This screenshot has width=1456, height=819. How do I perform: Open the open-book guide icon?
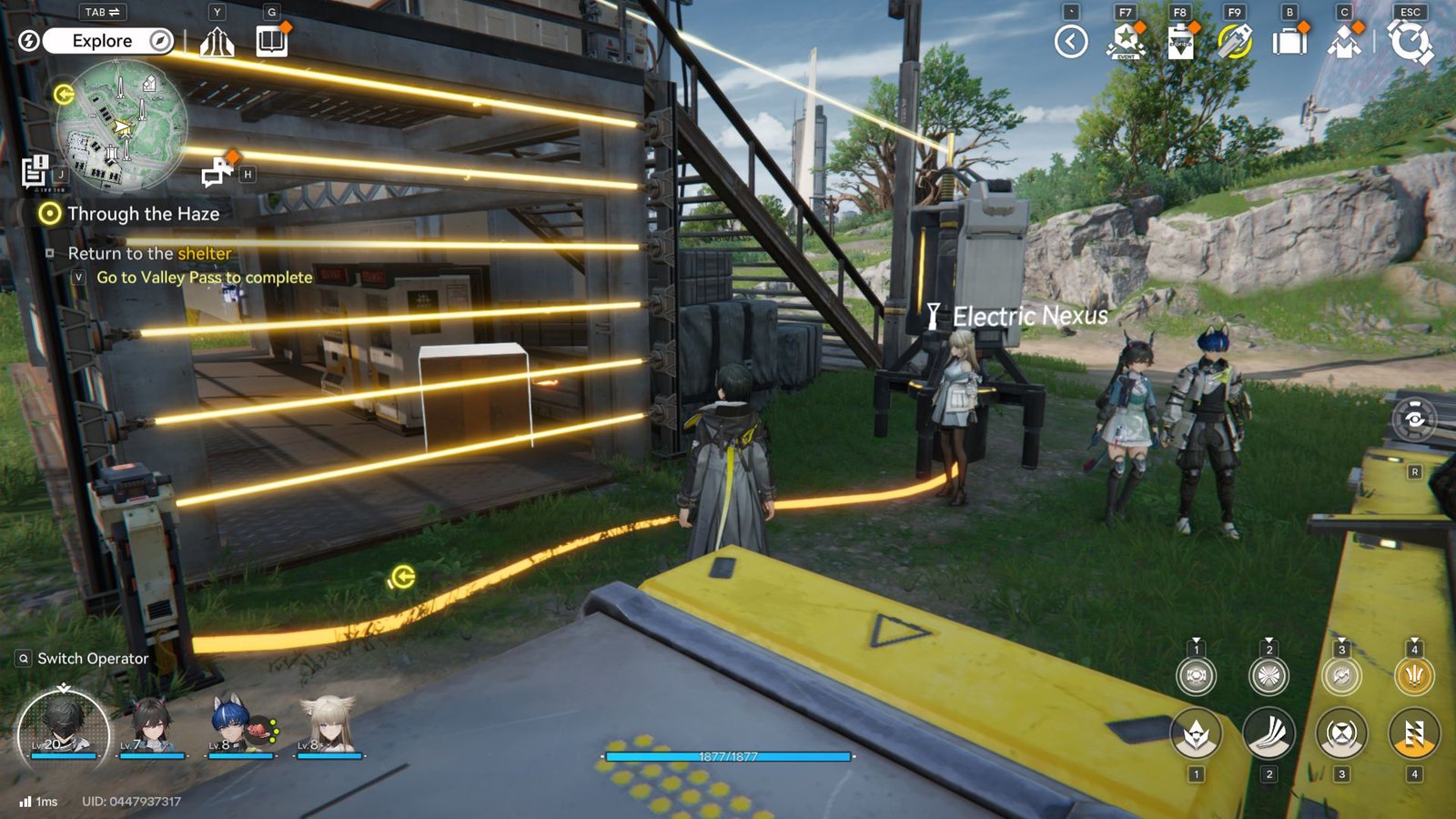pyautogui.click(x=271, y=41)
